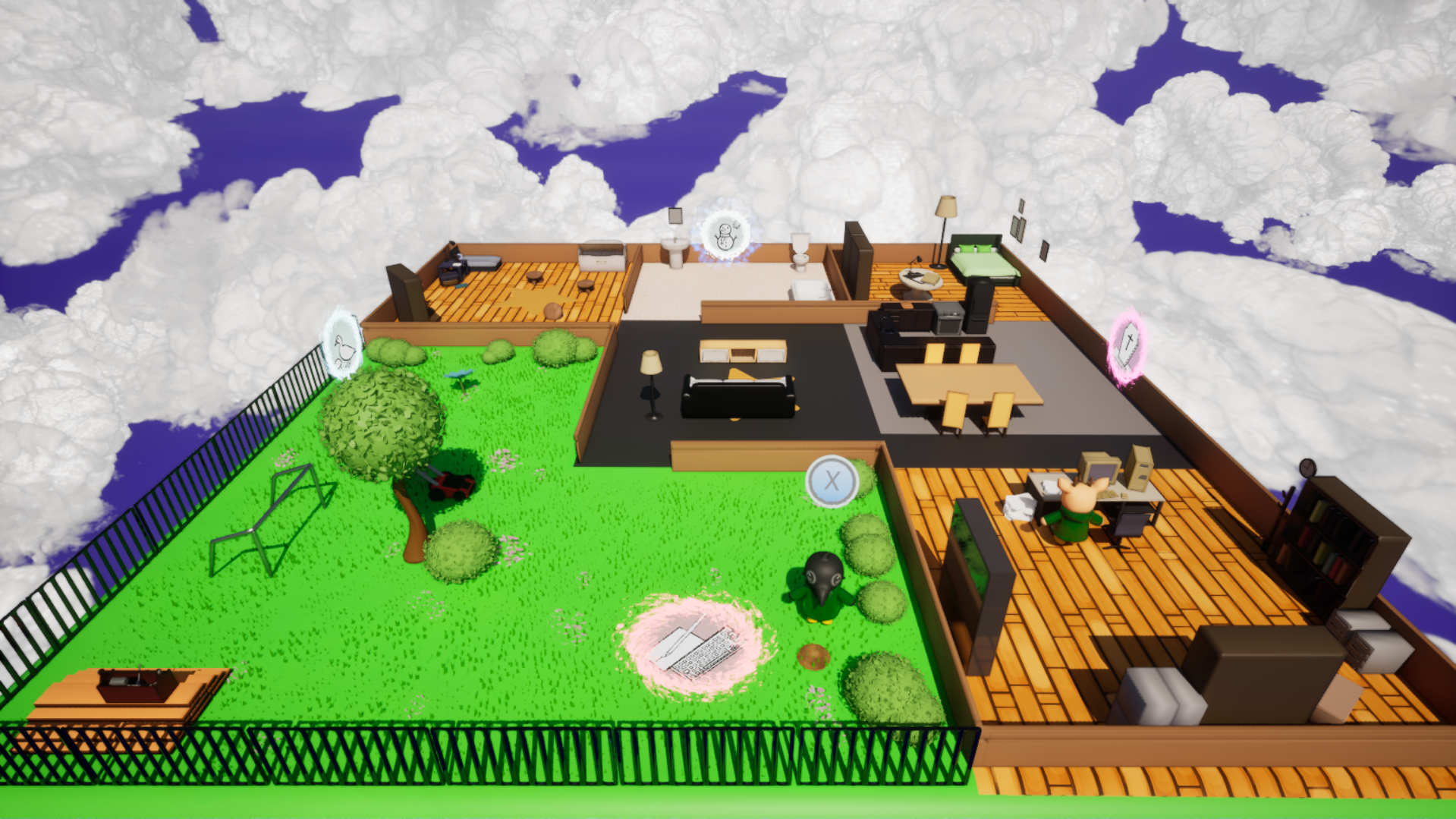This screenshot has width=1456, height=819.
Task: Open the kitchen oven door
Action: (950, 326)
